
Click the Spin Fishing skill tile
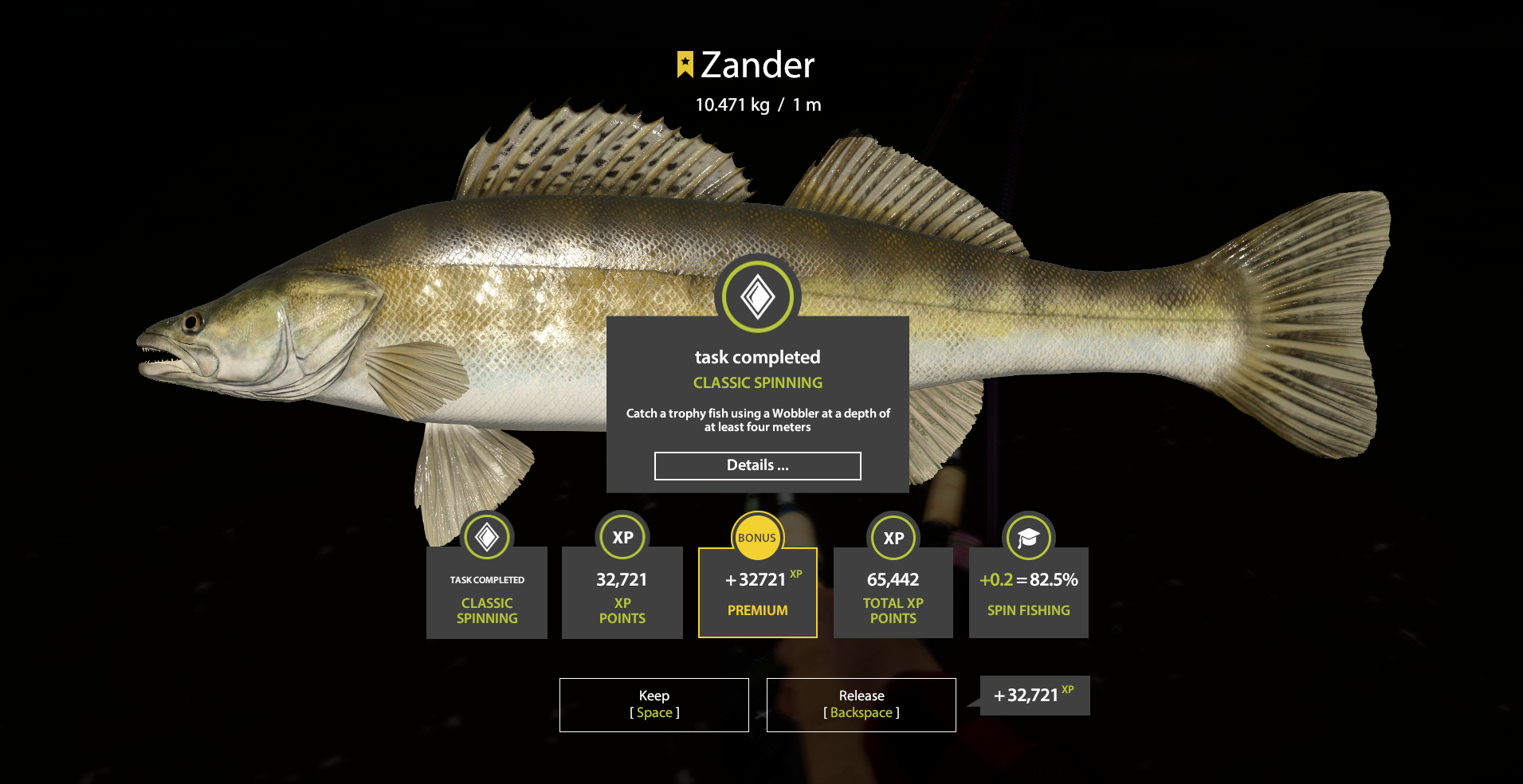[x=1028, y=593]
